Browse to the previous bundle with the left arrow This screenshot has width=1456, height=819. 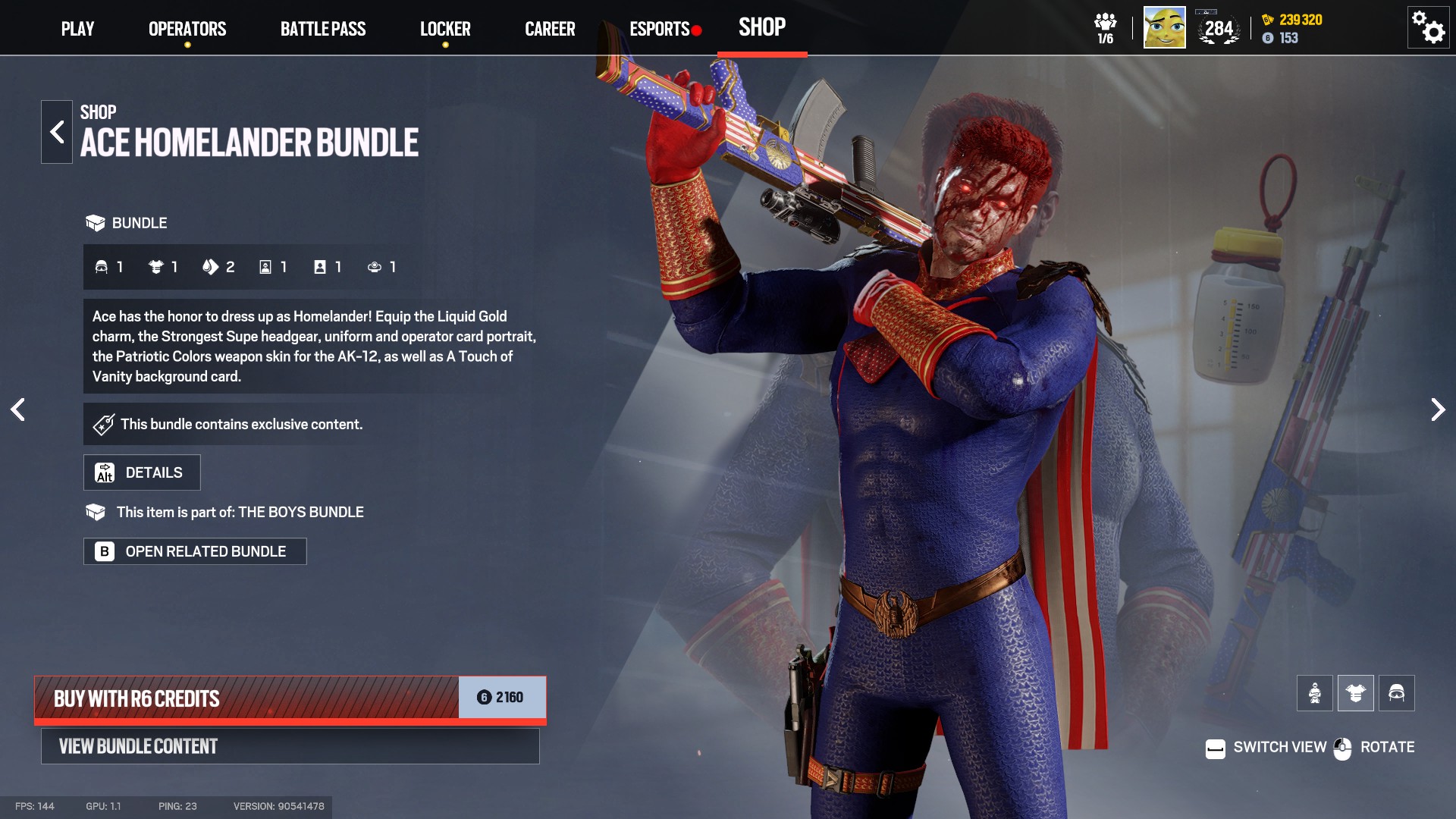(18, 409)
